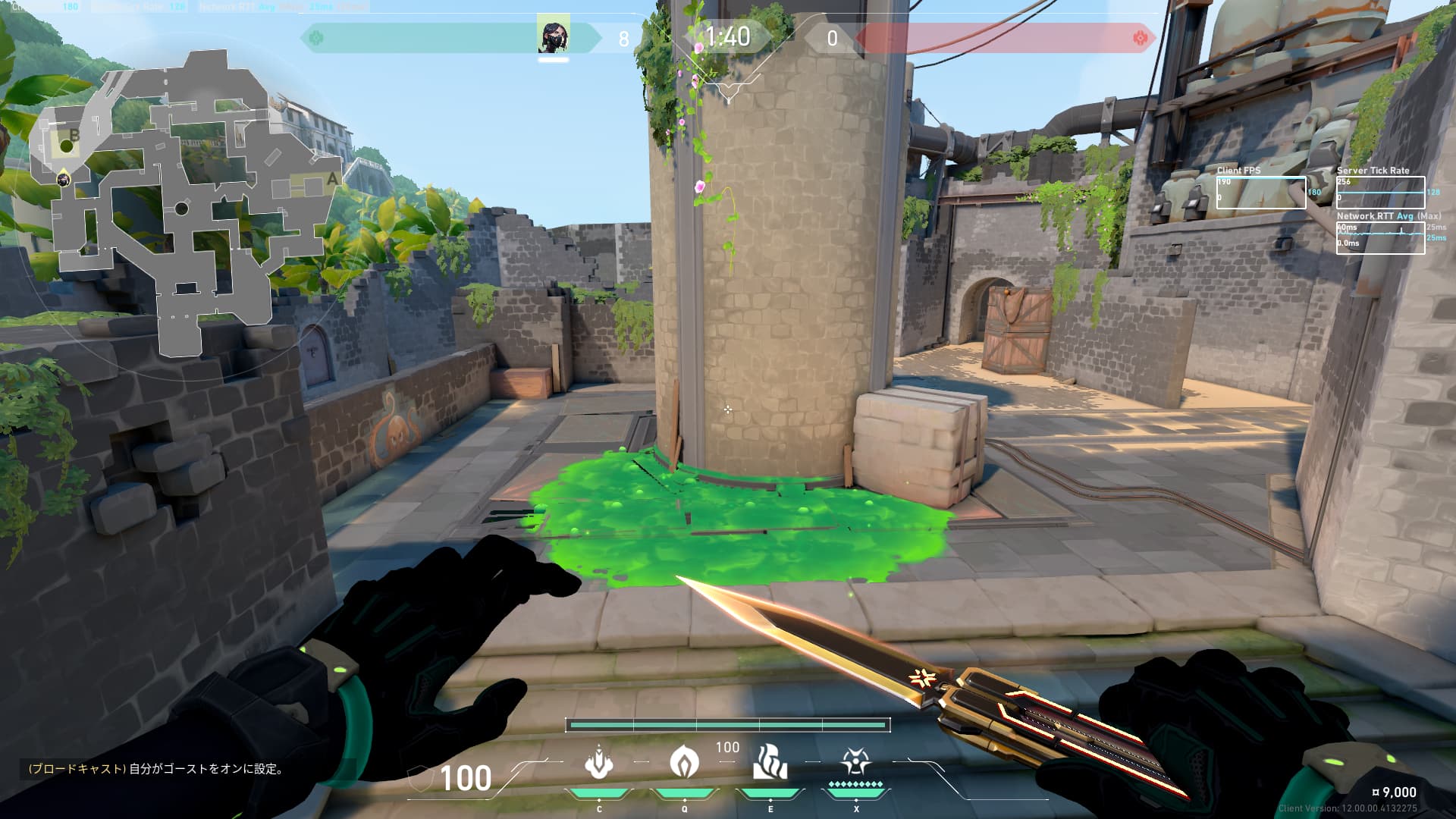Use the Viper's Pit ultimate icon
This screenshot has height=819, width=1456.
pos(855,762)
